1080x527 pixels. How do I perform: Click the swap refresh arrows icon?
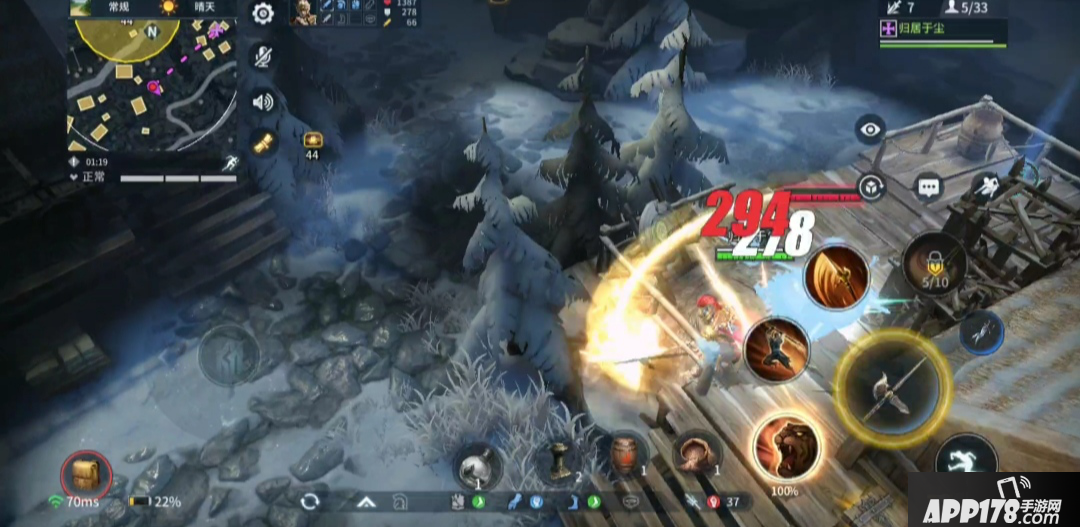point(311,500)
